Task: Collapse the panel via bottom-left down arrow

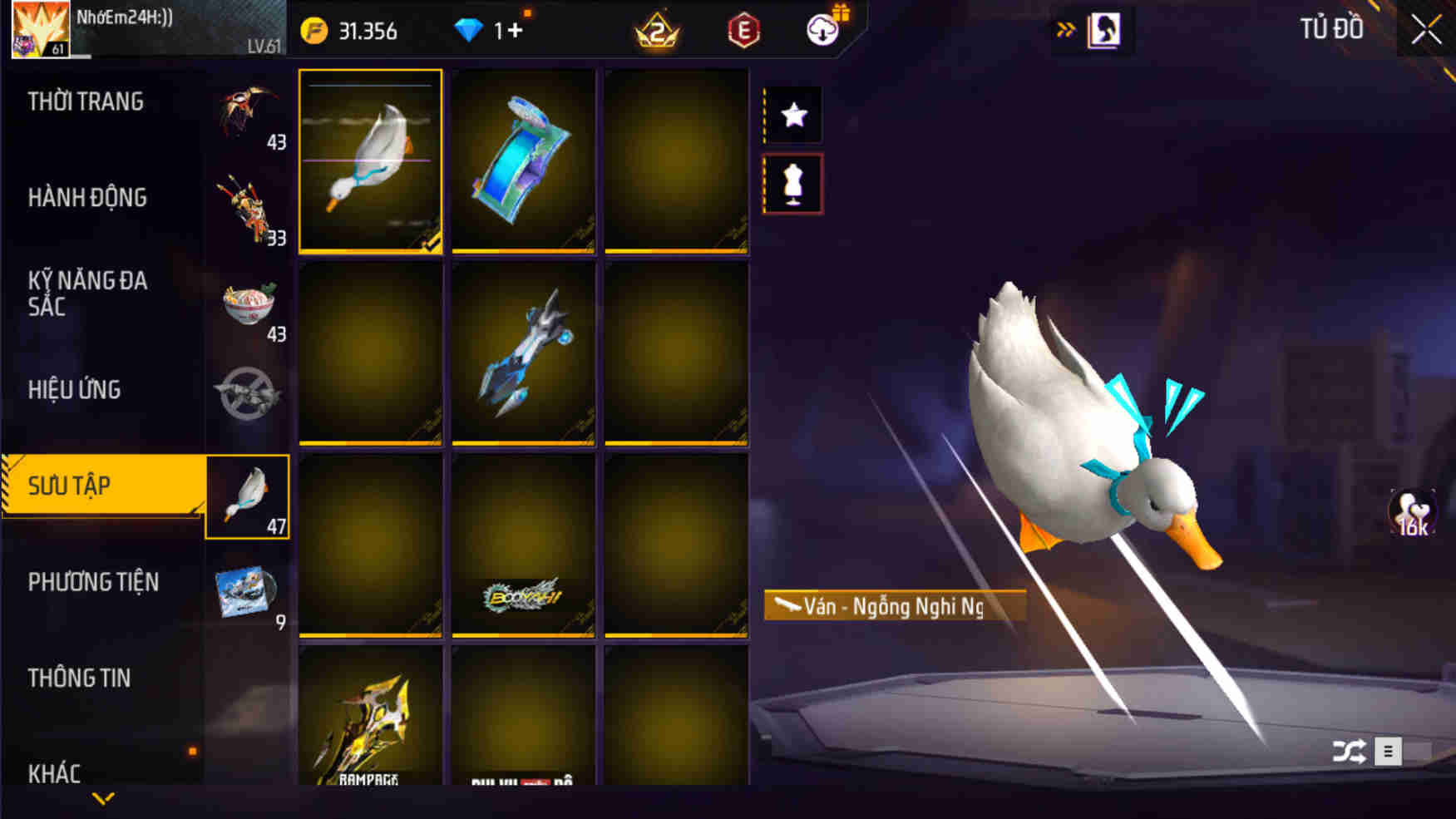Action: 103,800
